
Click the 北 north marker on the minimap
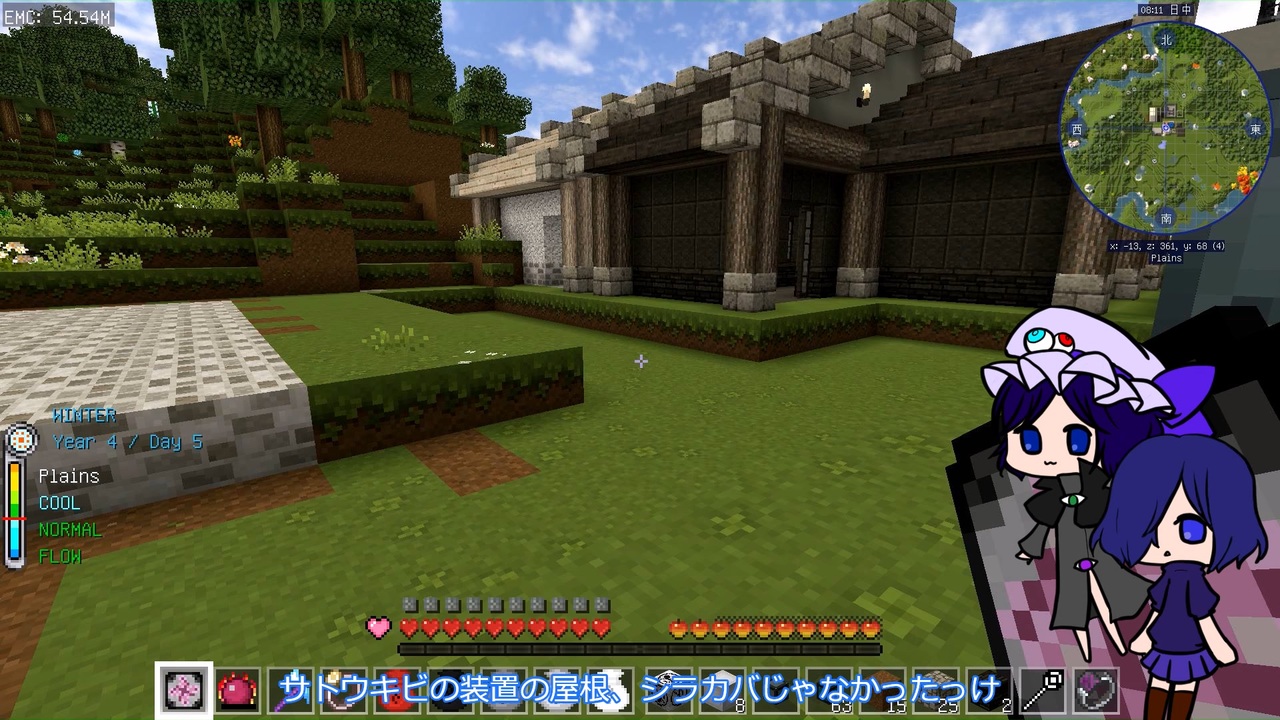(x=1165, y=41)
